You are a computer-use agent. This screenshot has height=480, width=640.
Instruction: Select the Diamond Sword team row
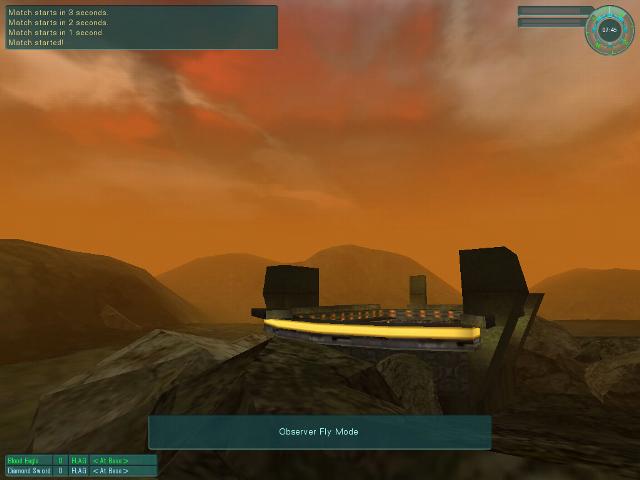pos(81,470)
